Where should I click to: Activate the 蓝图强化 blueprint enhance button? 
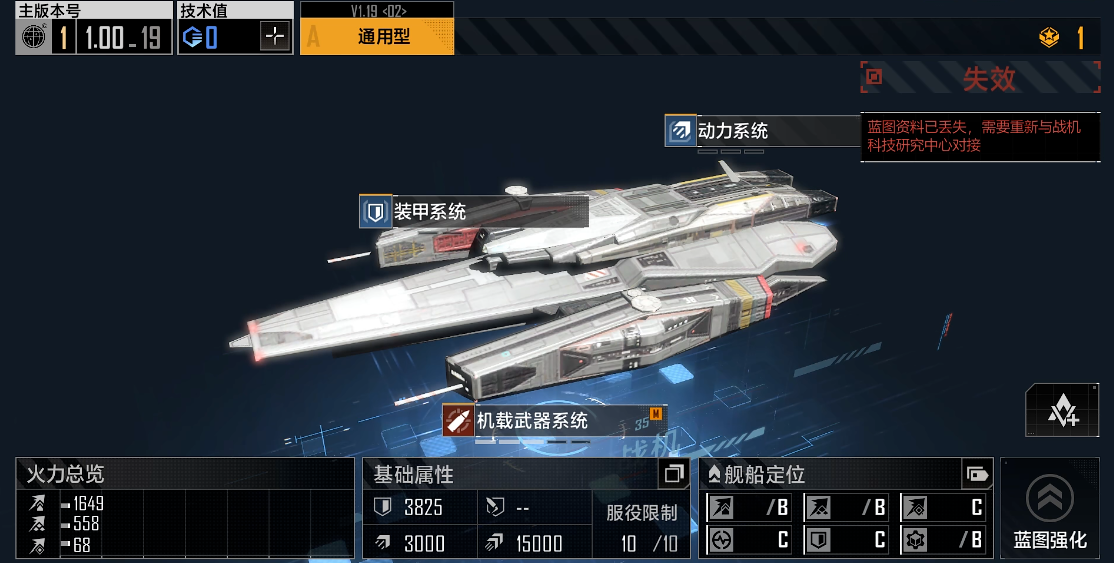(1050, 508)
